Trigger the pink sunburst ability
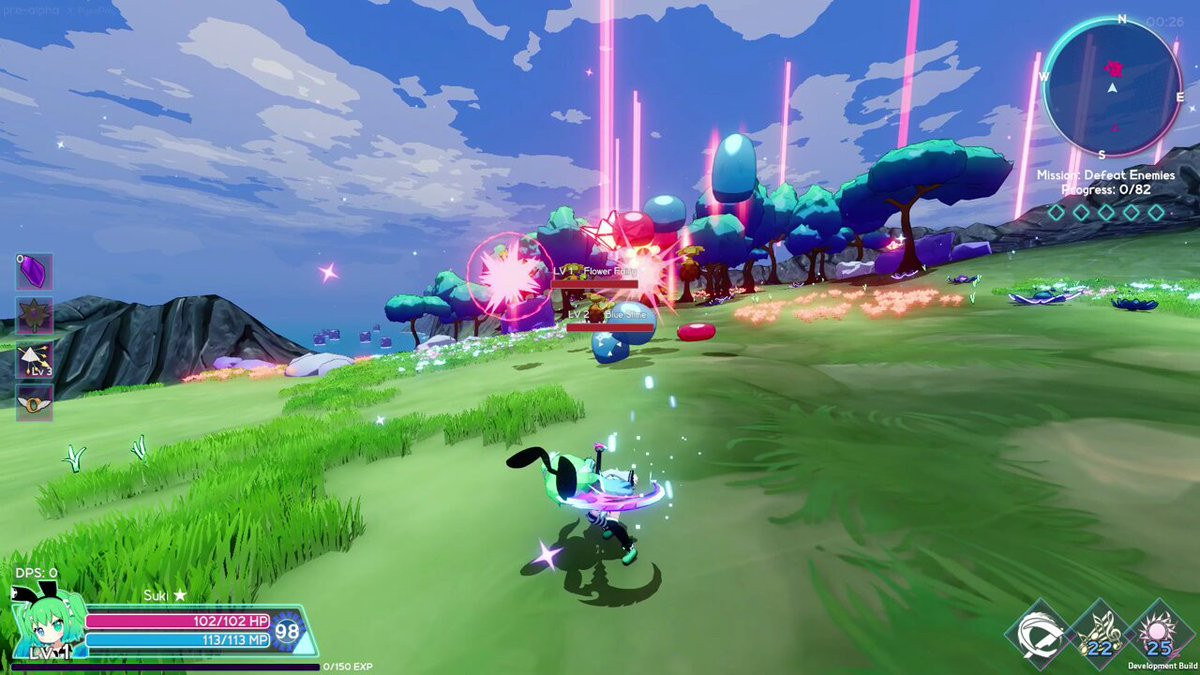1200x675 pixels. coord(1160,634)
